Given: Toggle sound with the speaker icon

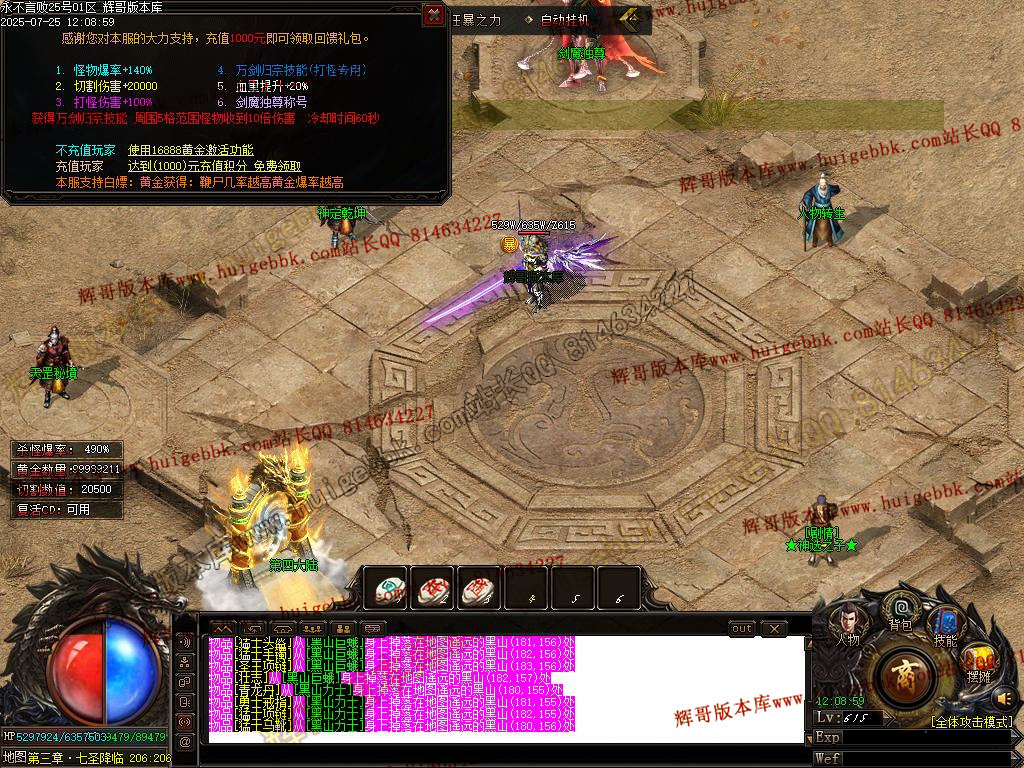Looking at the screenshot, I should pos(1004,697).
